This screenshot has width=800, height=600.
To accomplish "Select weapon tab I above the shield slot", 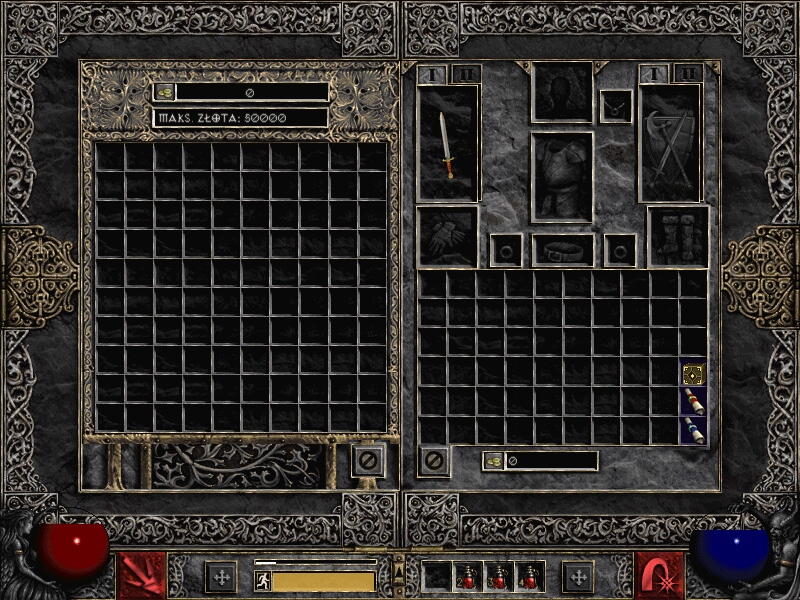I will click(654, 74).
